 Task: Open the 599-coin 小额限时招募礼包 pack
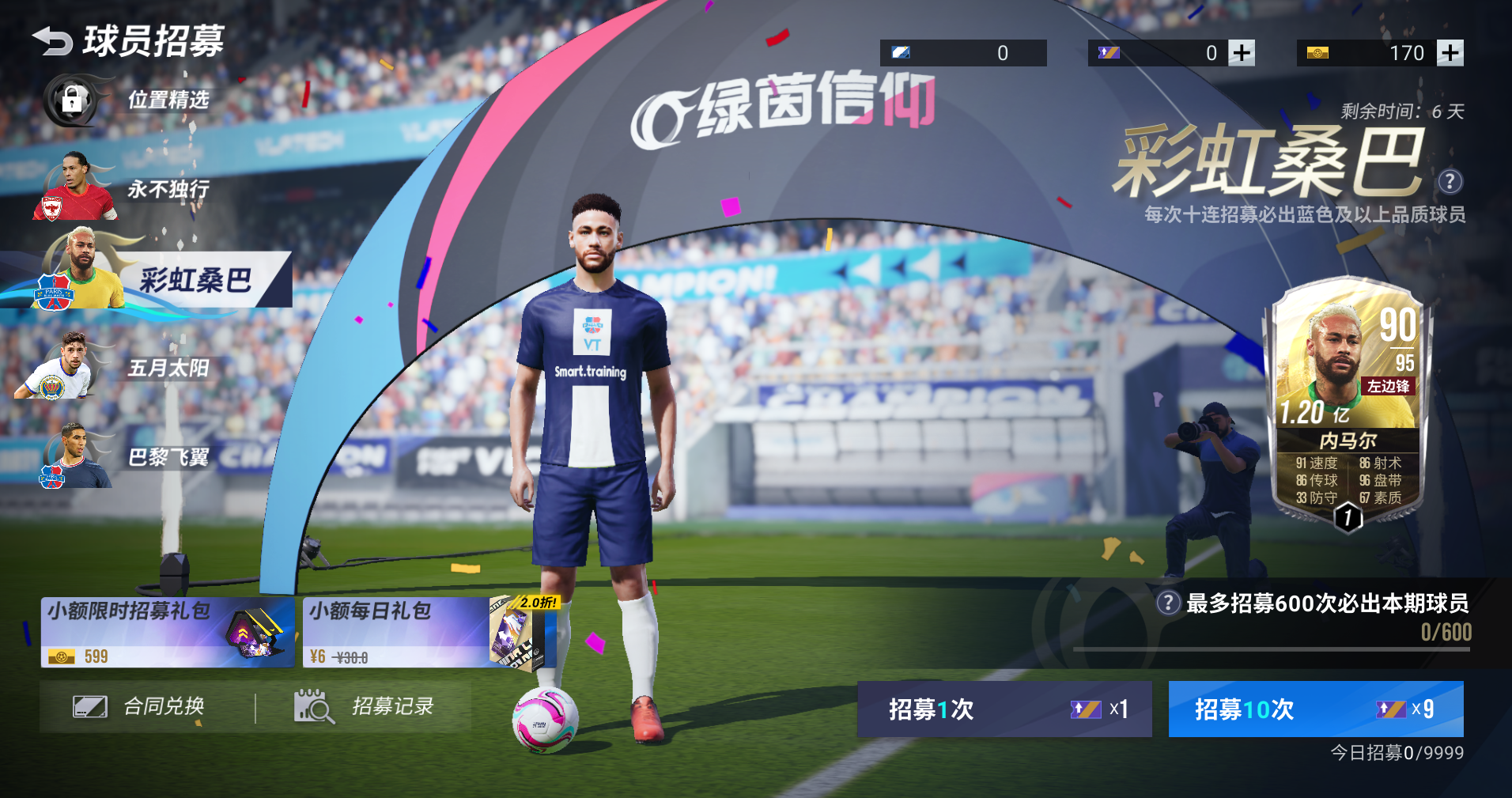(x=166, y=630)
